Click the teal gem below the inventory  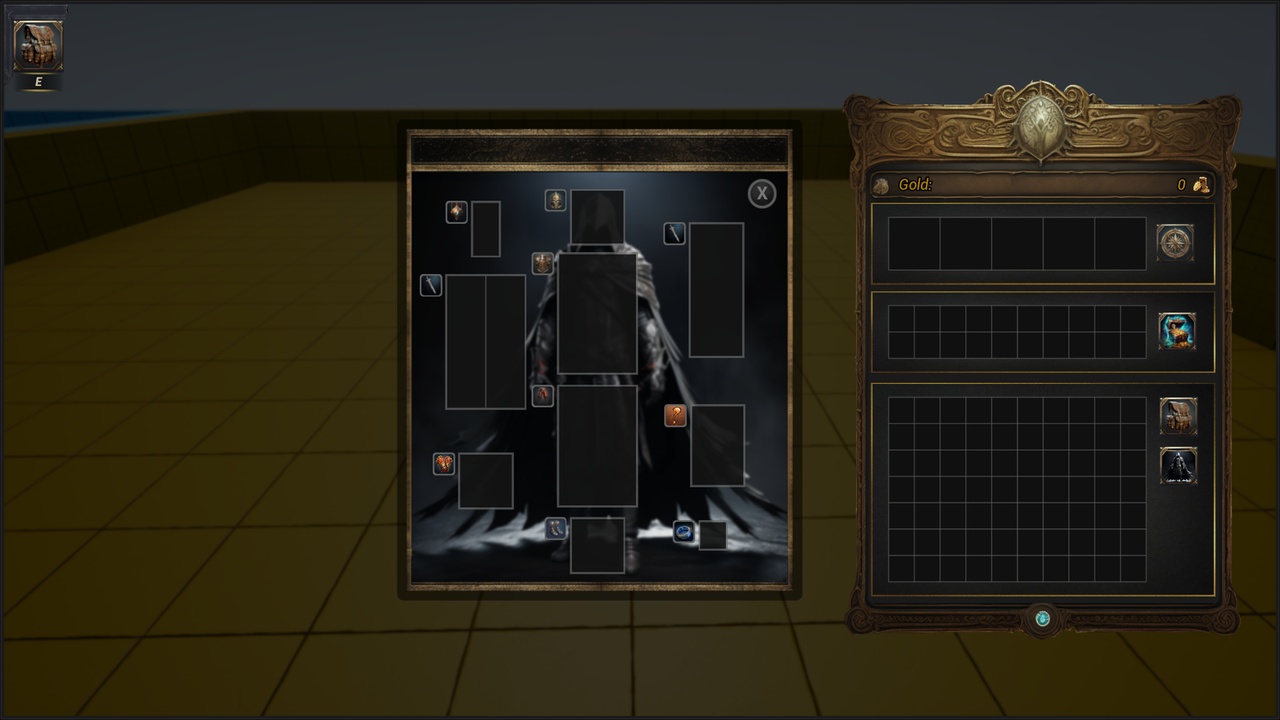click(1042, 619)
